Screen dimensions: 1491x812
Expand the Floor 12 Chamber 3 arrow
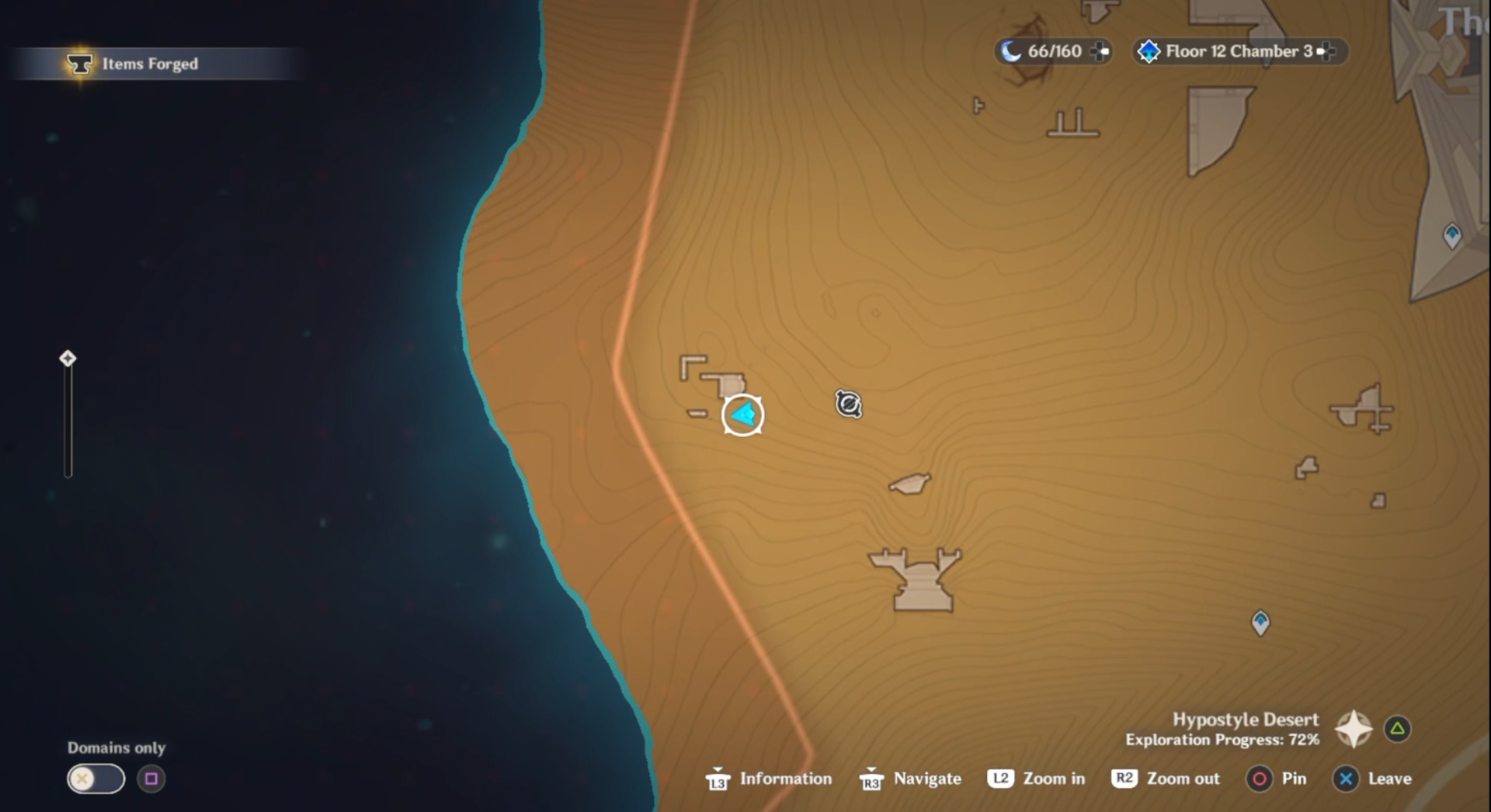pyautogui.click(x=1326, y=52)
